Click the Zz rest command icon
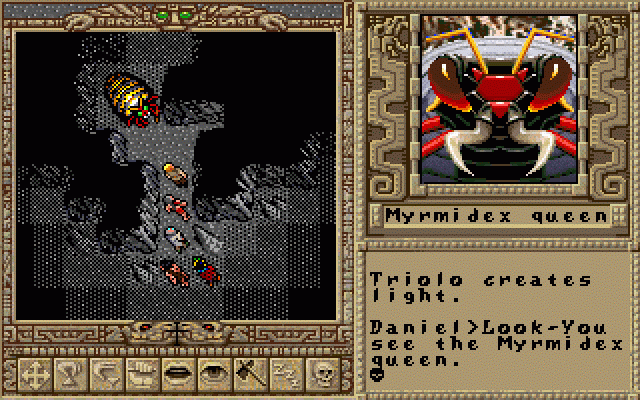Image resolution: width=640 pixels, height=400 pixels. [x=284, y=375]
